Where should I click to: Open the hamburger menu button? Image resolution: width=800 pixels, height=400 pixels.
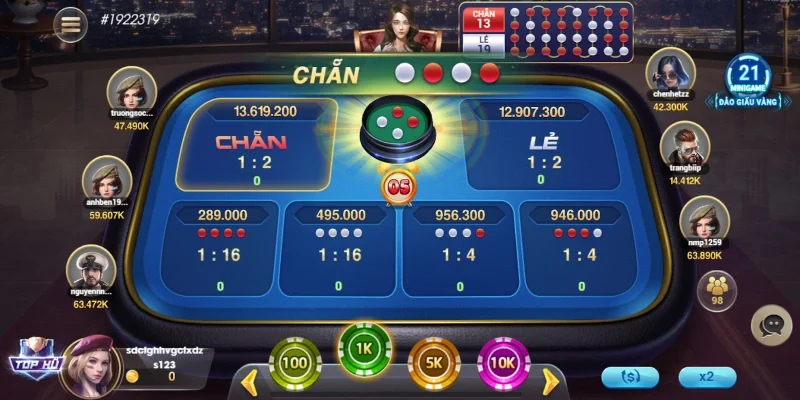(70, 24)
